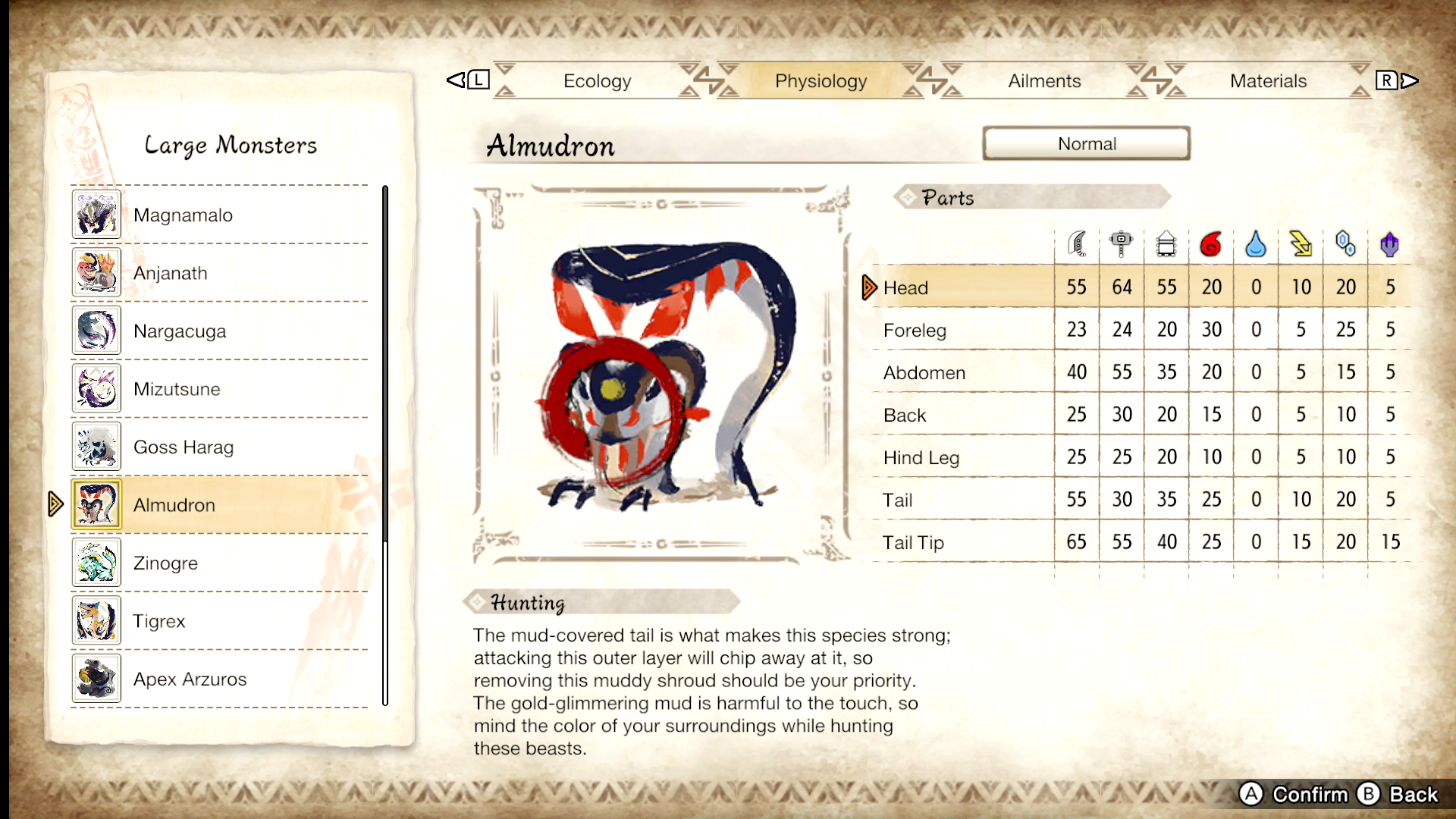Viewport: 1456px width, 819px height.
Task: Click the ice element weakness icon
Action: [1345, 243]
